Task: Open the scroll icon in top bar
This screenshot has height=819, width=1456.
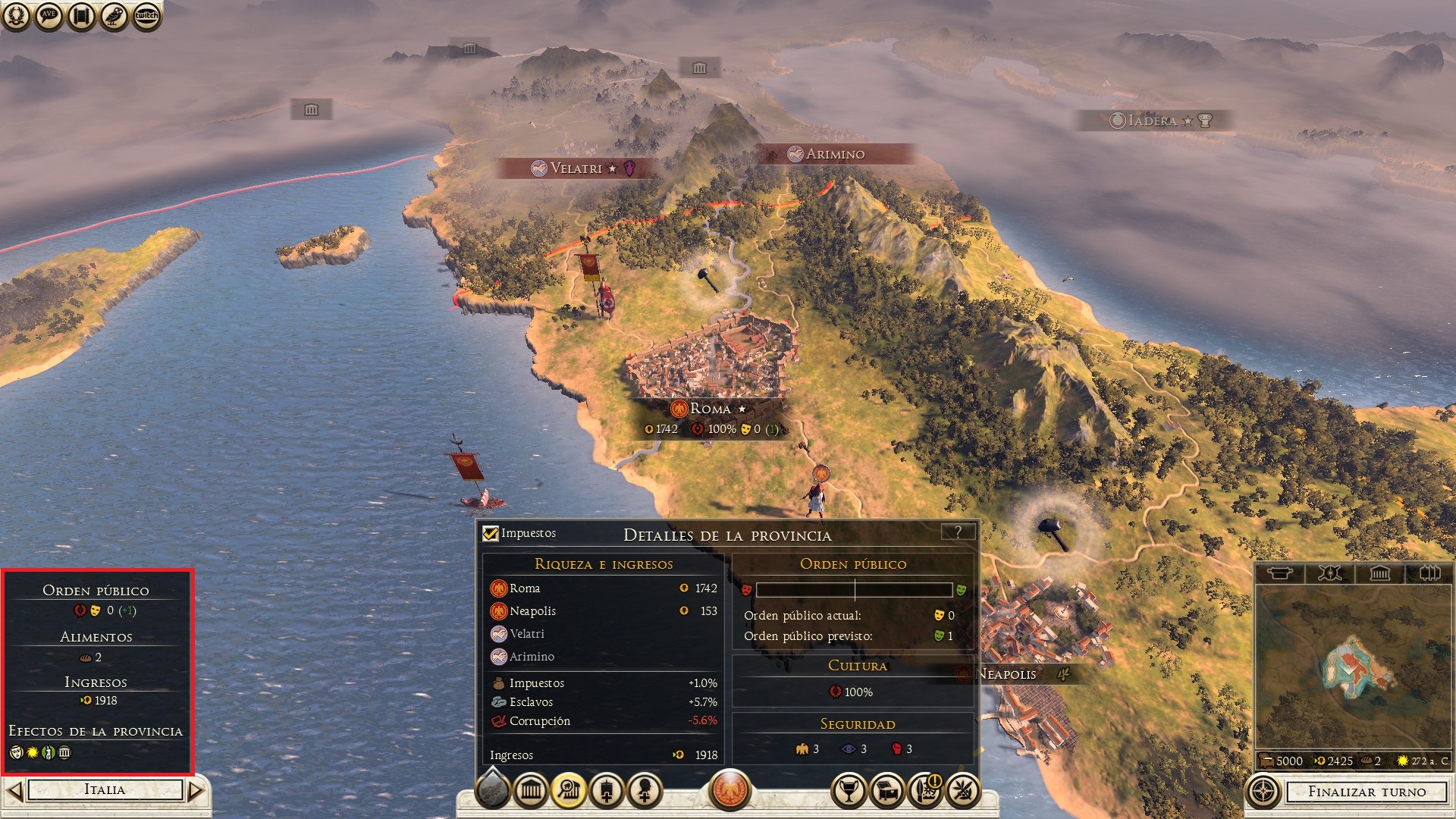Action: pyautogui.click(x=81, y=15)
